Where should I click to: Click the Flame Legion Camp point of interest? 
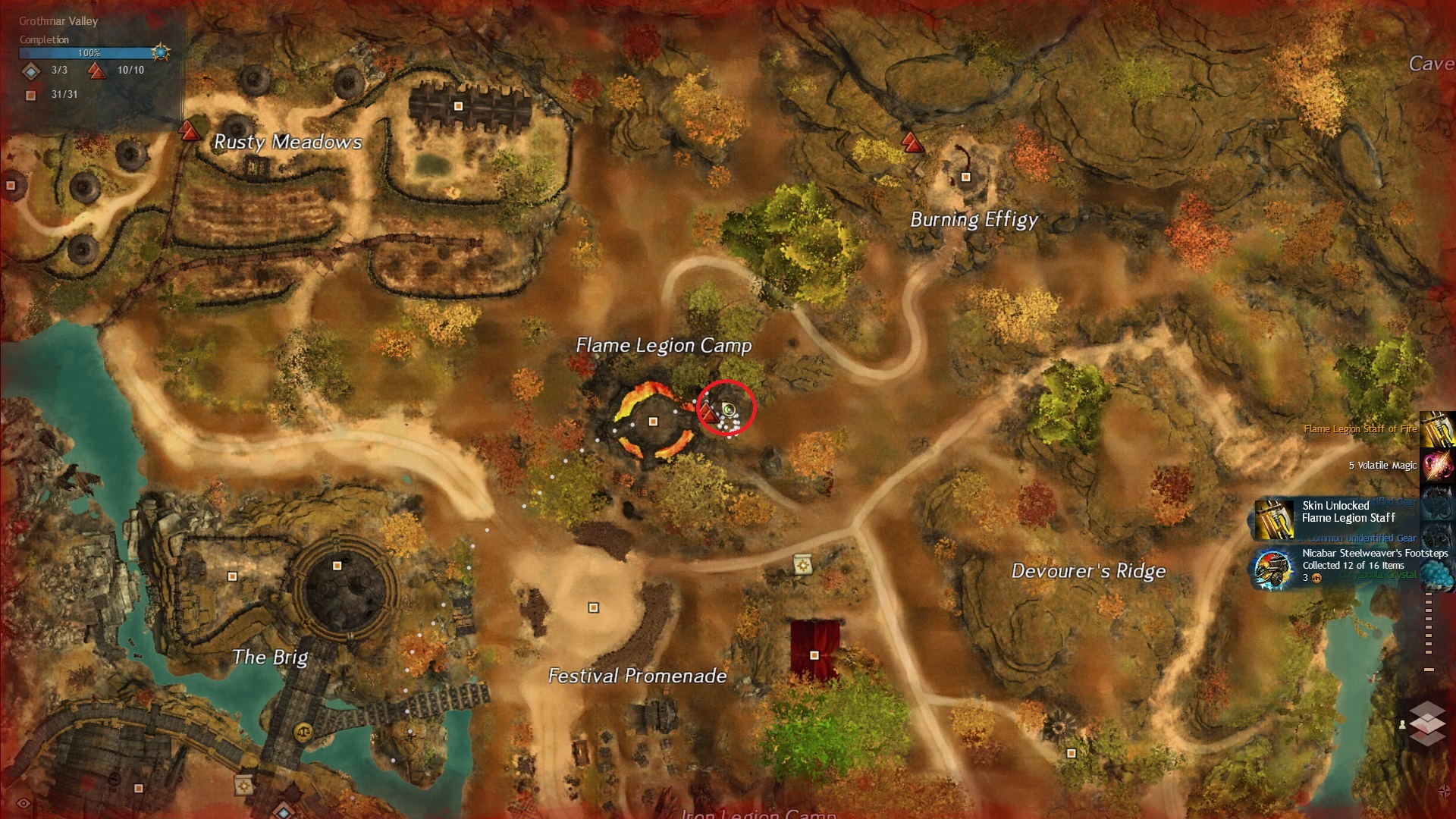click(653, 422)
